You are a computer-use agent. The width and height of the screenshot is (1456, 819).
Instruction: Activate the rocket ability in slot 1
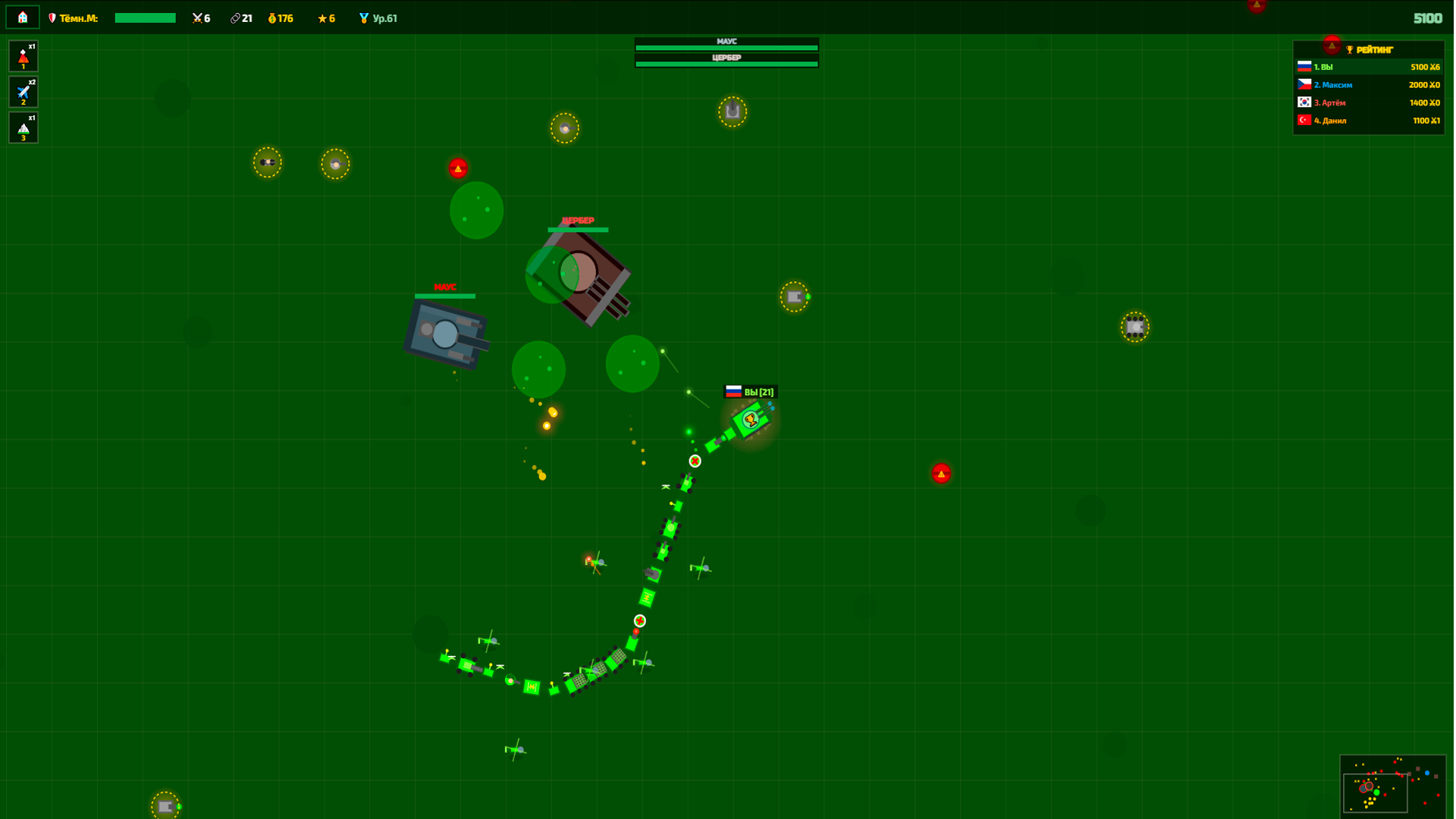[23, 55]
